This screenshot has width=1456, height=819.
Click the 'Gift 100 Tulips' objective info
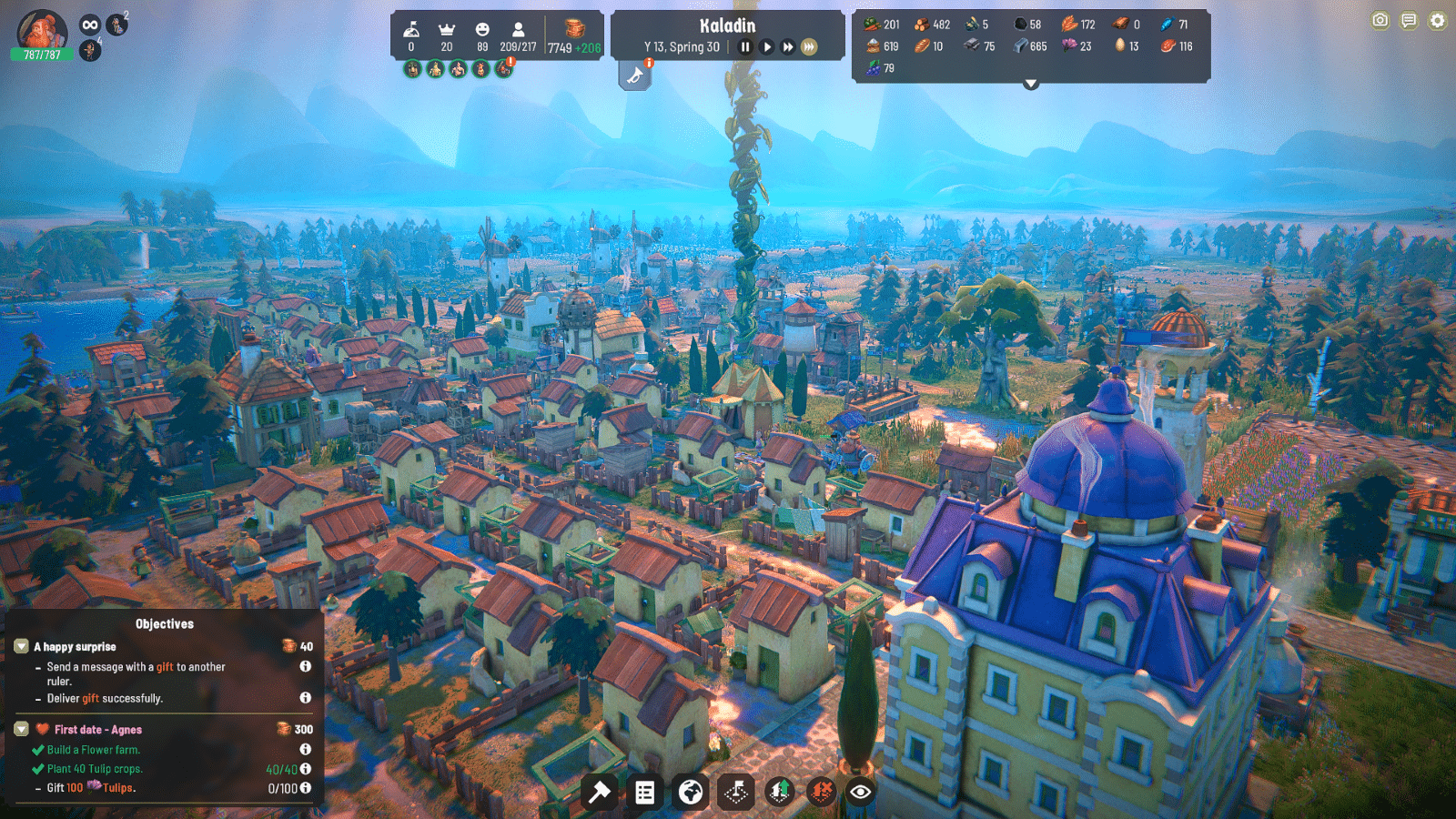305,786
